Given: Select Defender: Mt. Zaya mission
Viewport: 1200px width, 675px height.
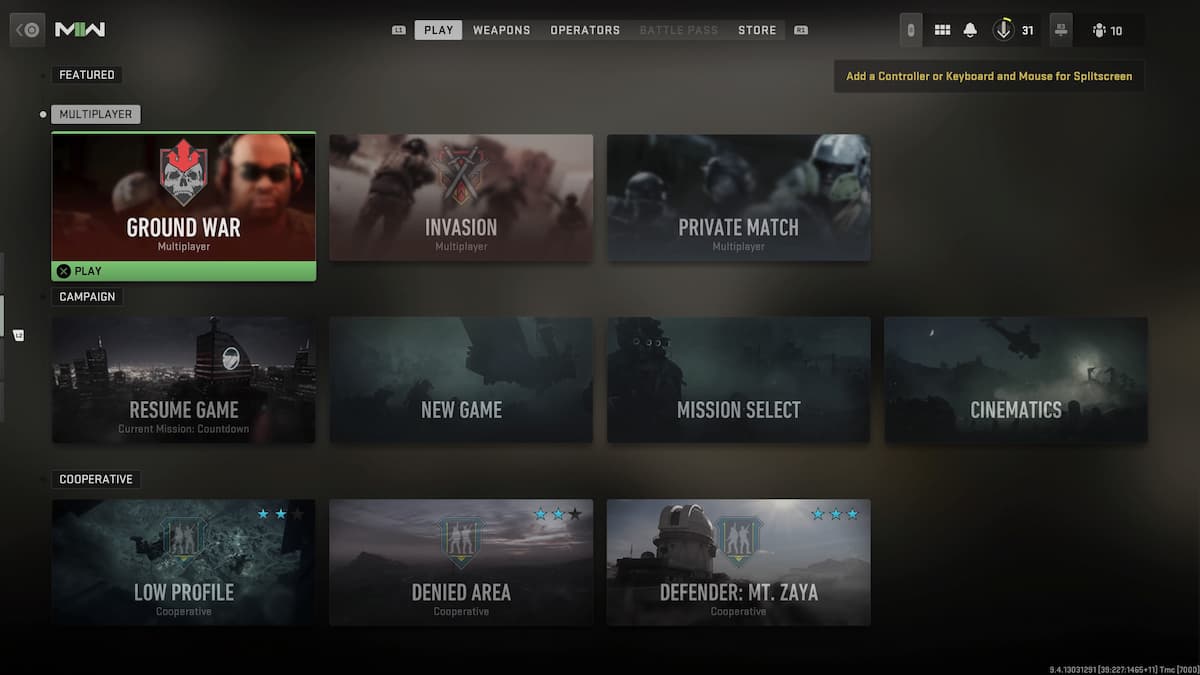Looking at the screenshot, I should click(x=738, y=562).
